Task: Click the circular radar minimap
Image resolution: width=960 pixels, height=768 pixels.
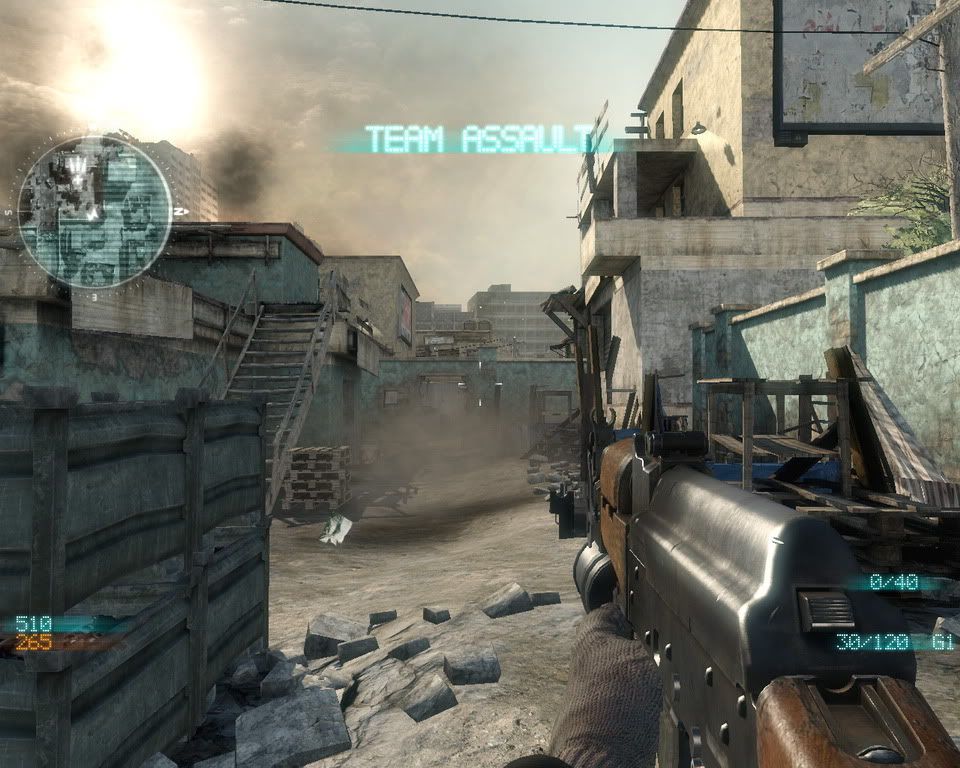Action: point(94,212)
